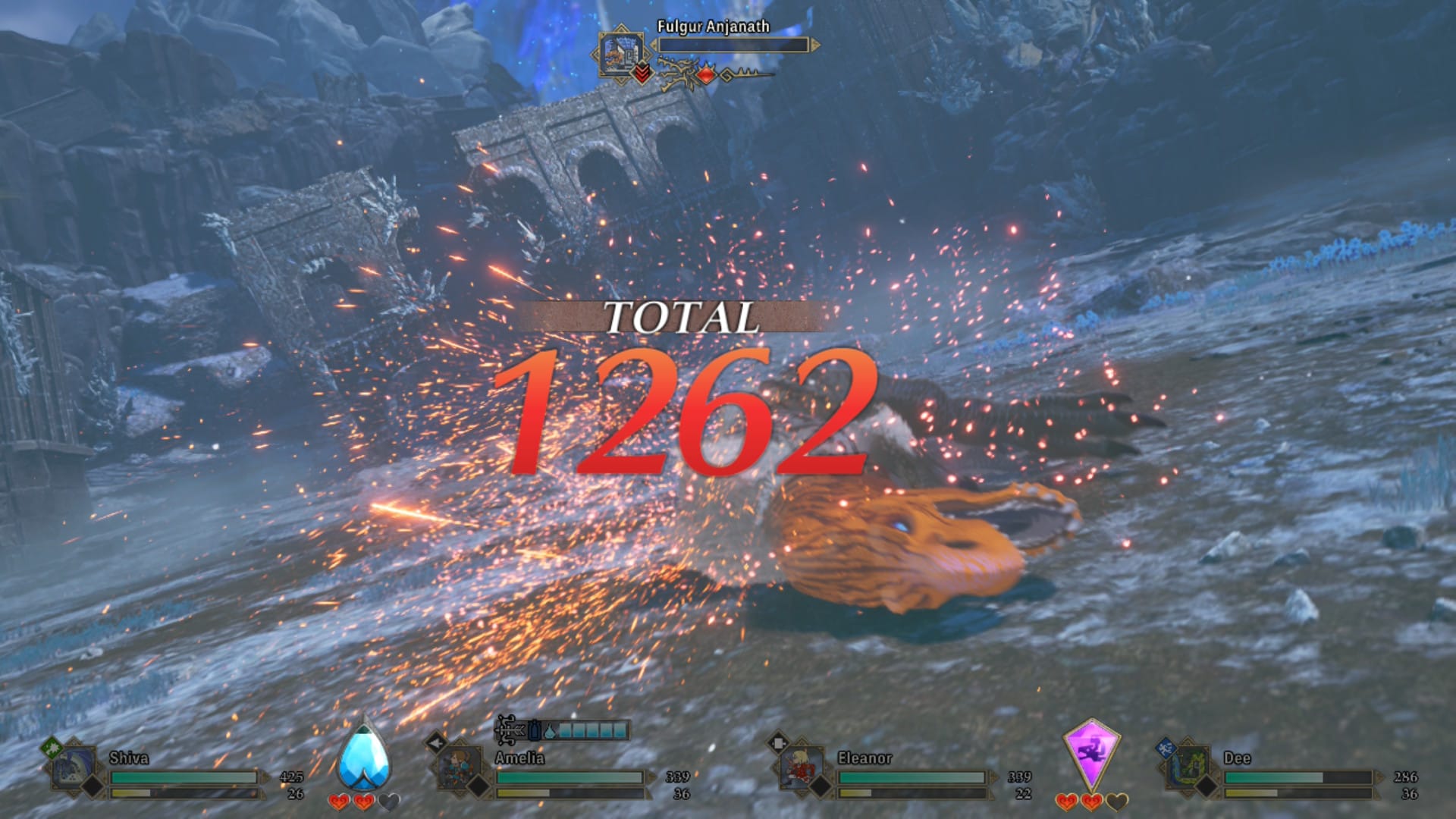Select the Fulgur Anjanath name label
Screen dimensions: 1456x819
(713, 26)
